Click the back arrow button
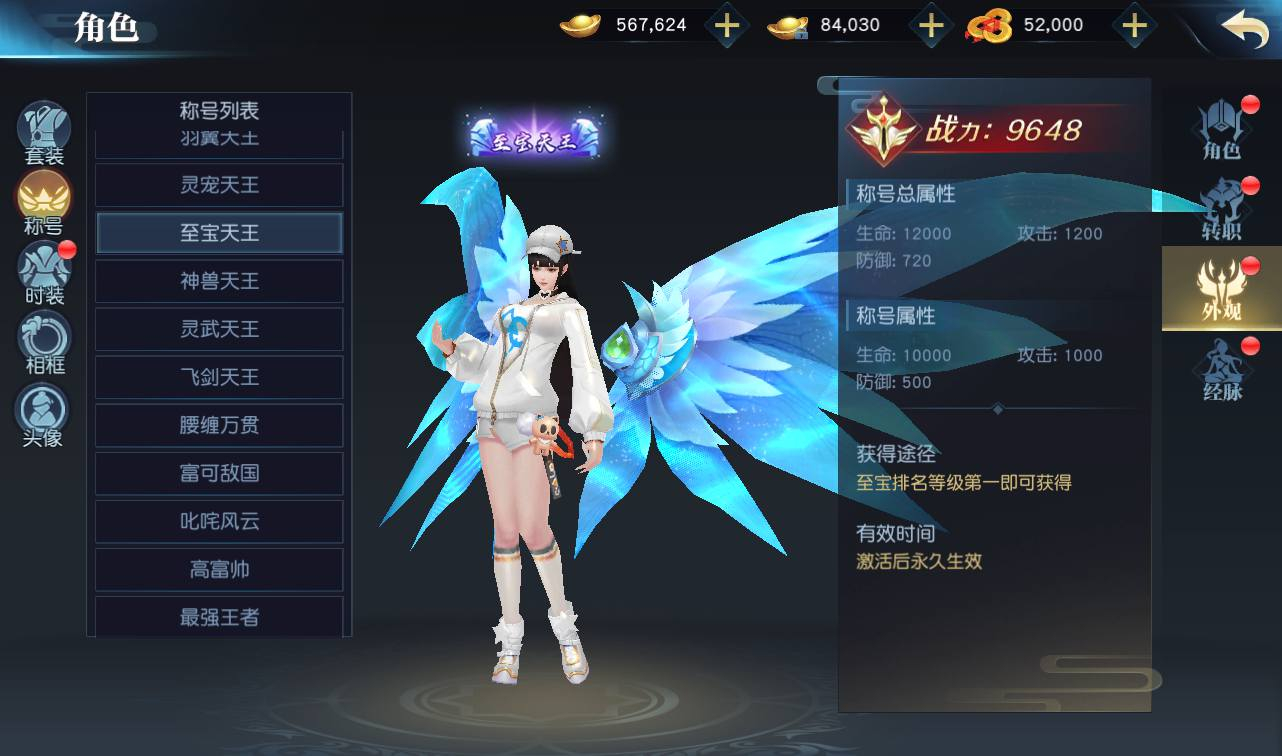The width and height of the screenshot is (1282, 756). tap(1244, 27)
